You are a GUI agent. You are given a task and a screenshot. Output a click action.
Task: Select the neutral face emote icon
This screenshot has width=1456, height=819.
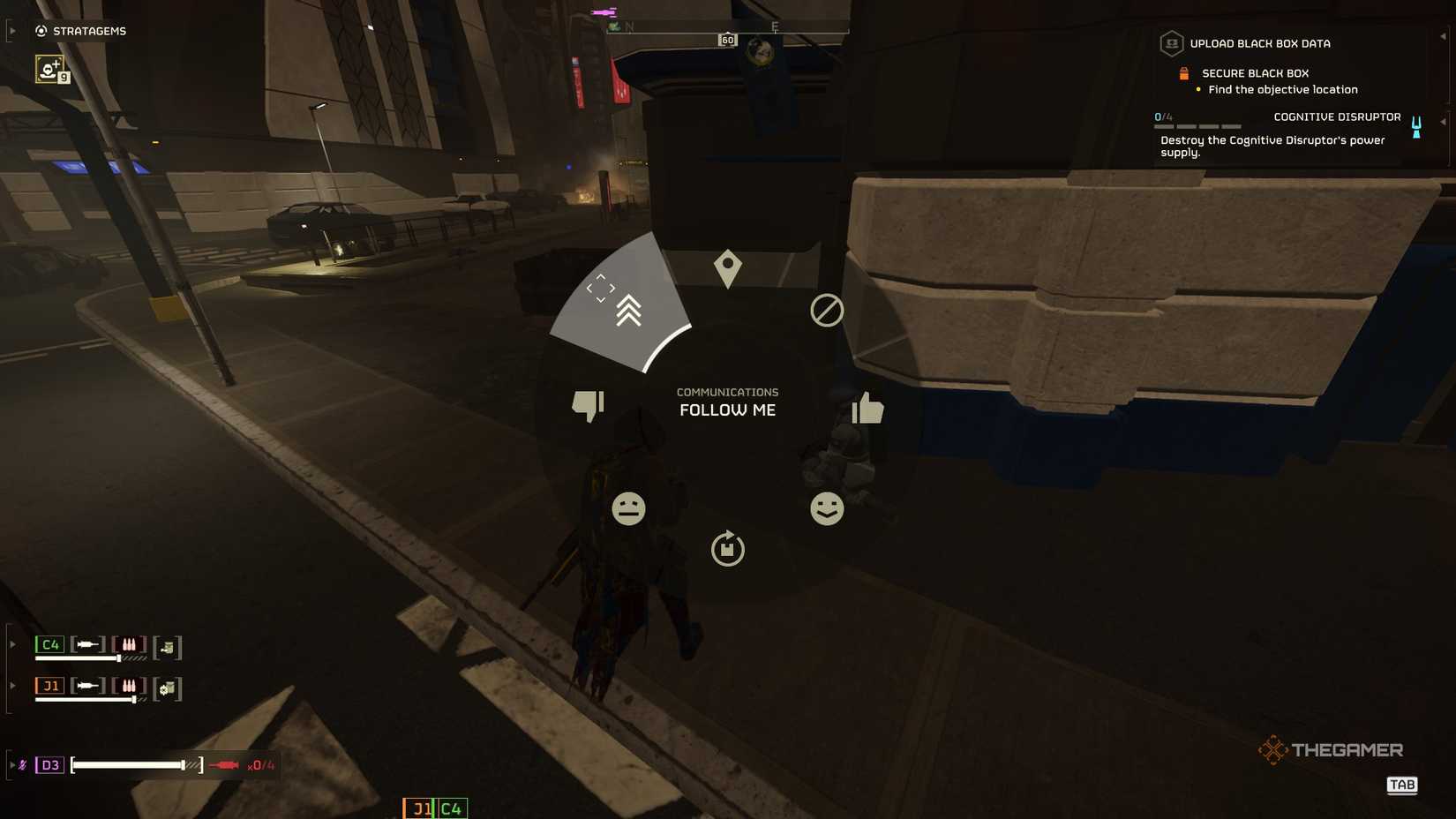point(628,508)
